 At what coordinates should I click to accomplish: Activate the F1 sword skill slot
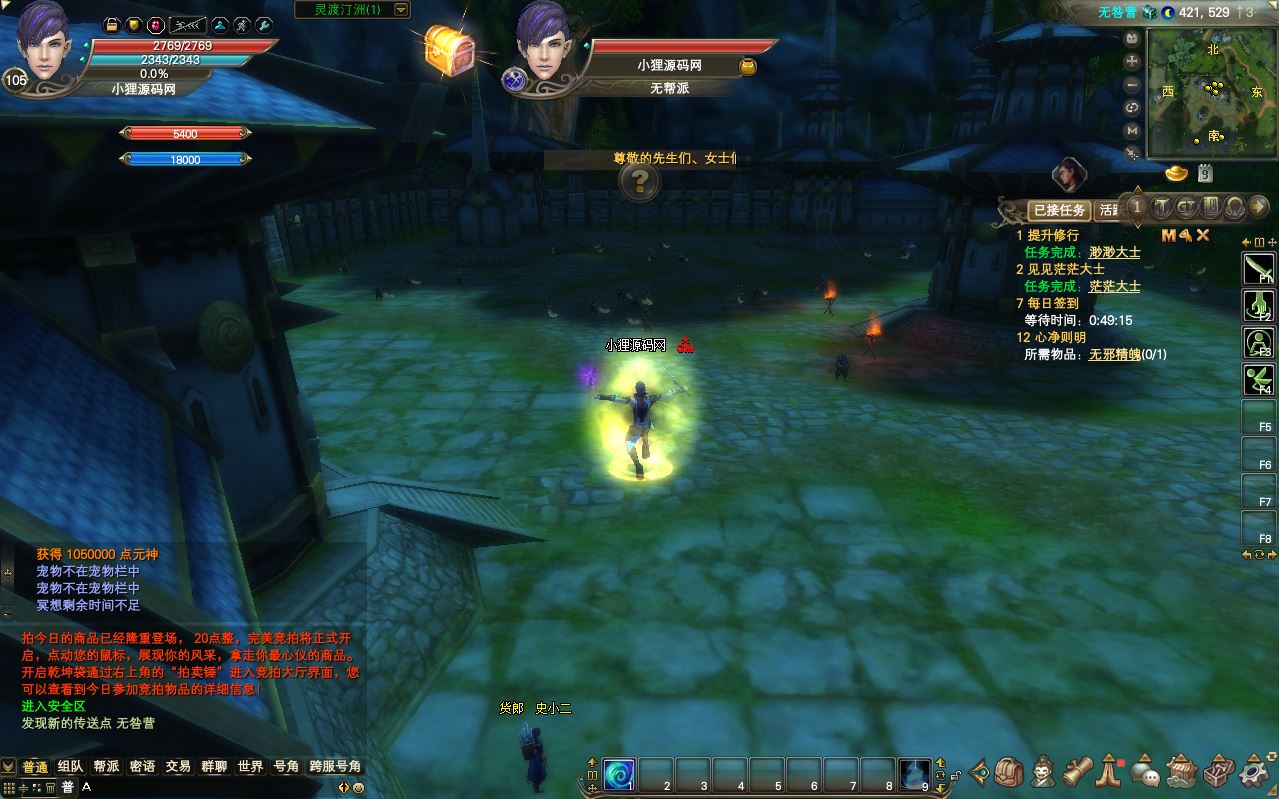click(x=1257, y=268)
